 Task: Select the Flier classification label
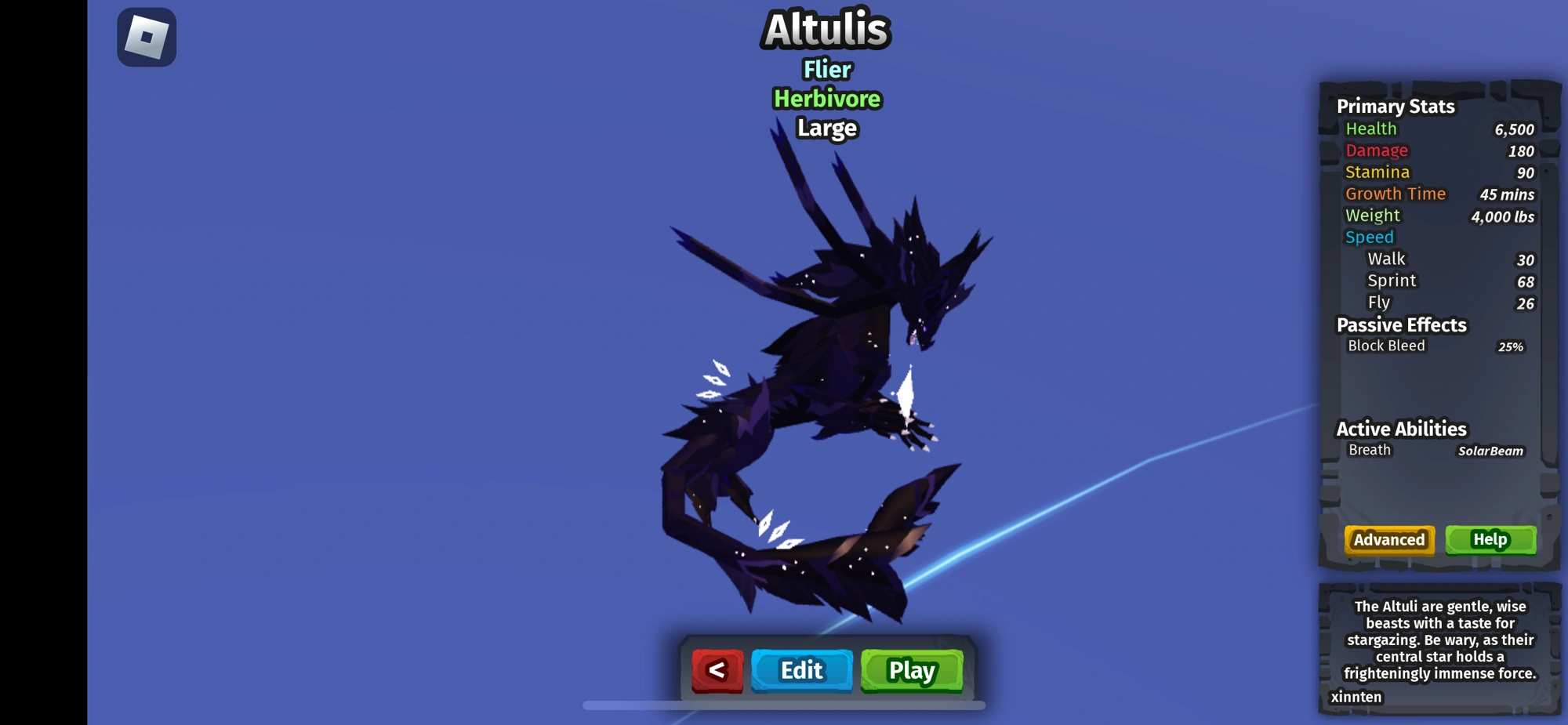click(825, 70)
